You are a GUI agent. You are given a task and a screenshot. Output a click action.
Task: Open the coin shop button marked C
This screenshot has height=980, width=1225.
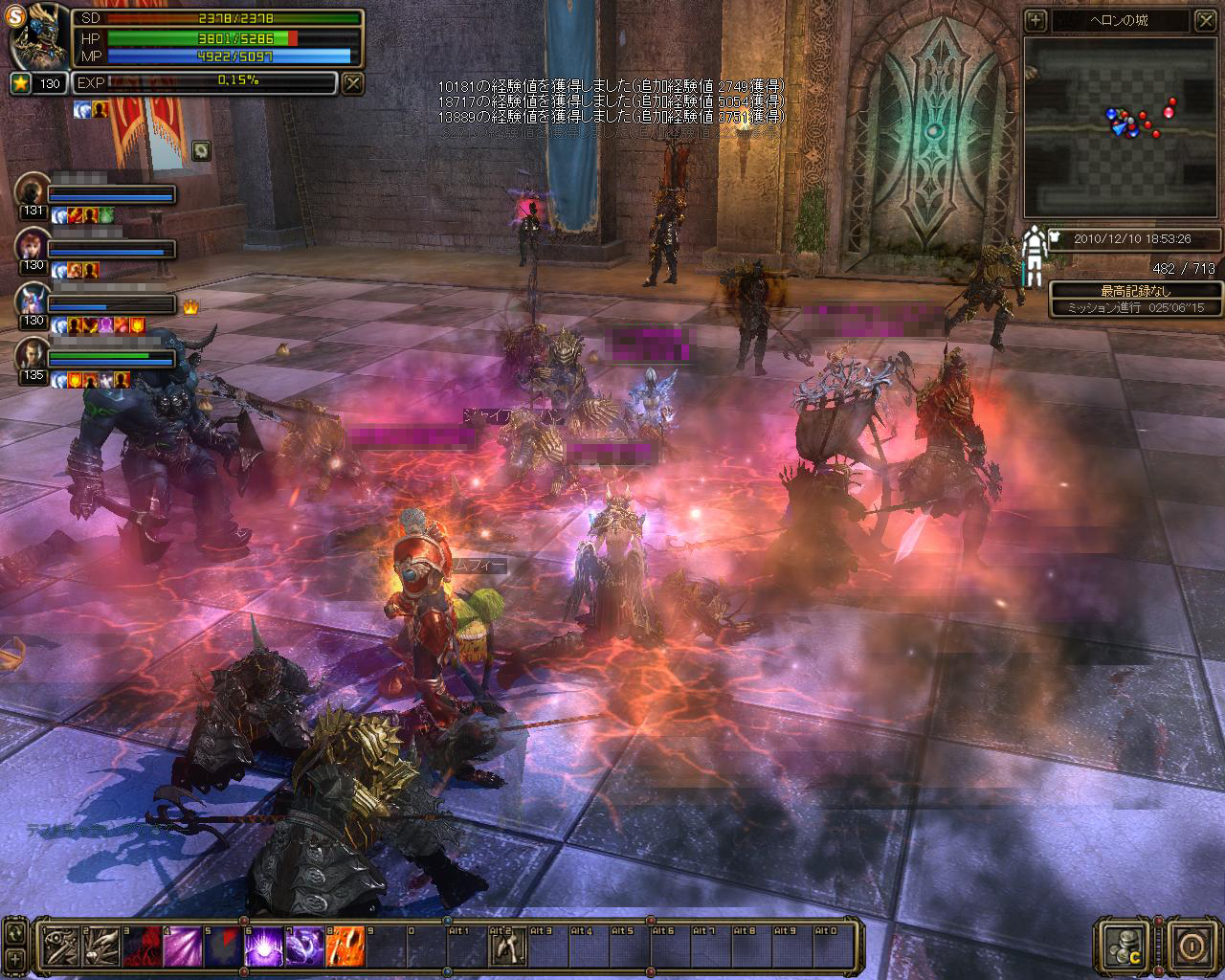point(1122,946)
